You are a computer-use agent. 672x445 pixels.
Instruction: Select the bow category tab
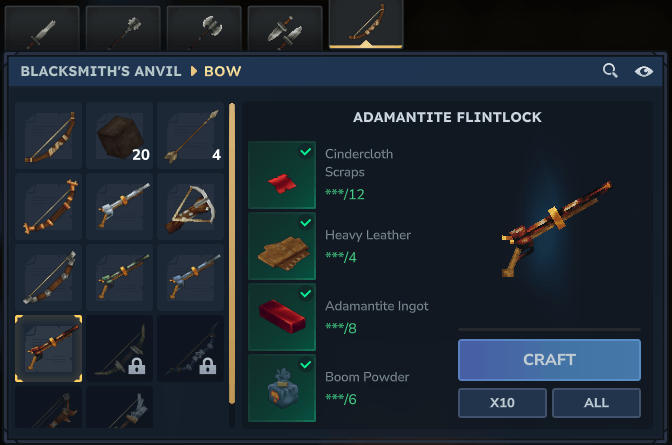[366, 25]
